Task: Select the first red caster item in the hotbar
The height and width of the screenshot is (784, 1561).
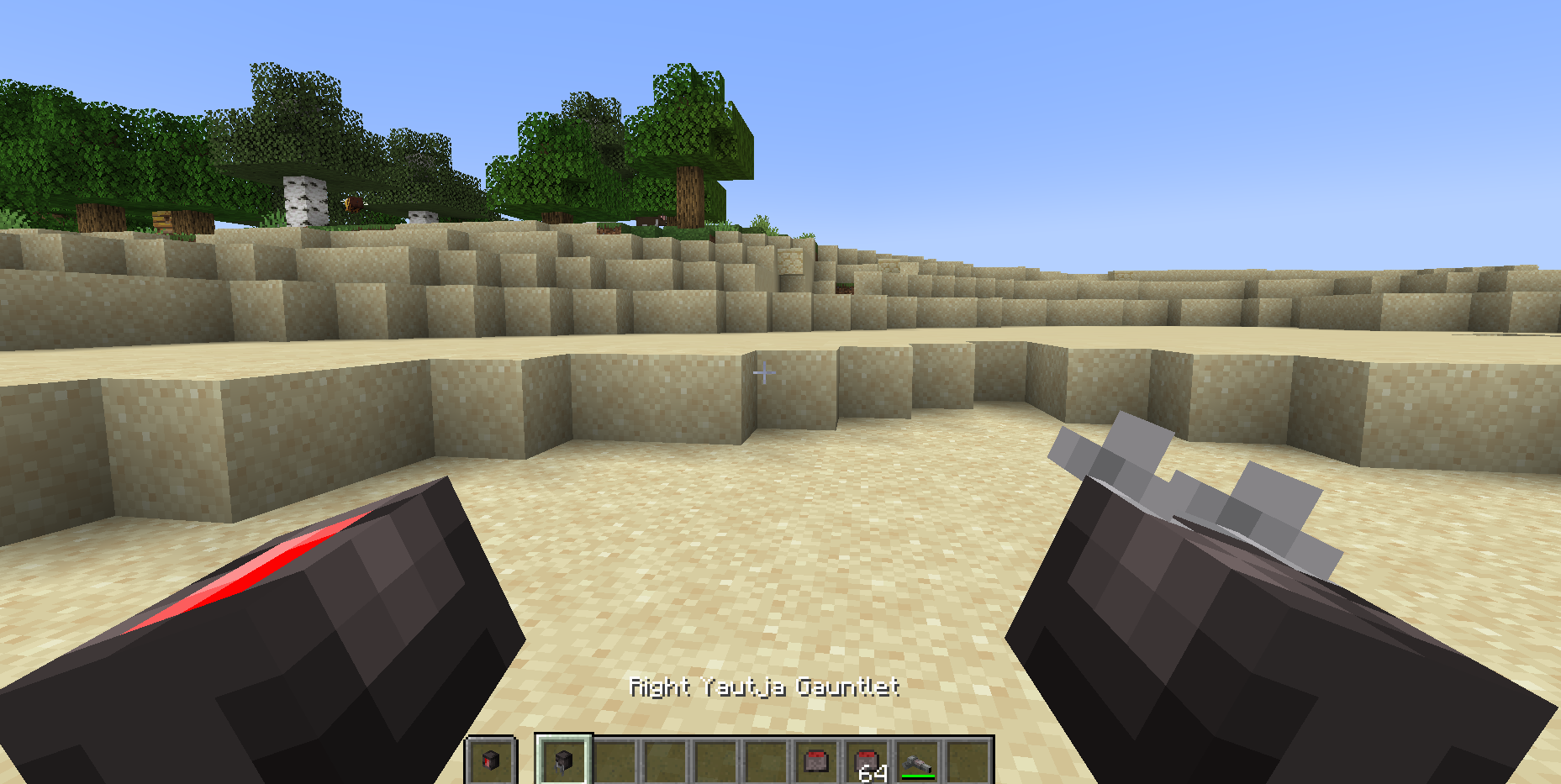Action: [818, 760]
